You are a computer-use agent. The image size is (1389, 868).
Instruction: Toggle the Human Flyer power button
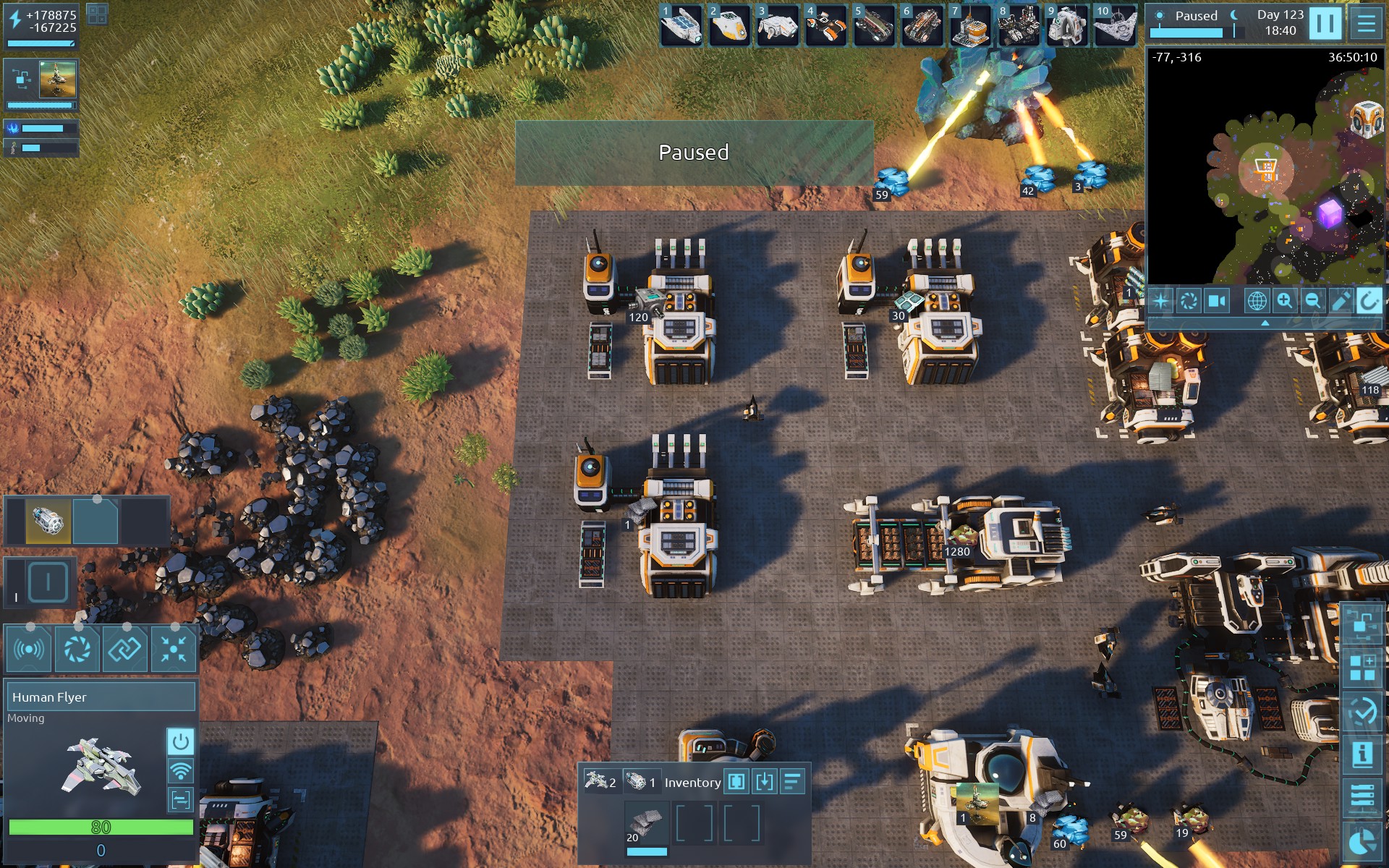pyautogui.click(x=180, y=741)
